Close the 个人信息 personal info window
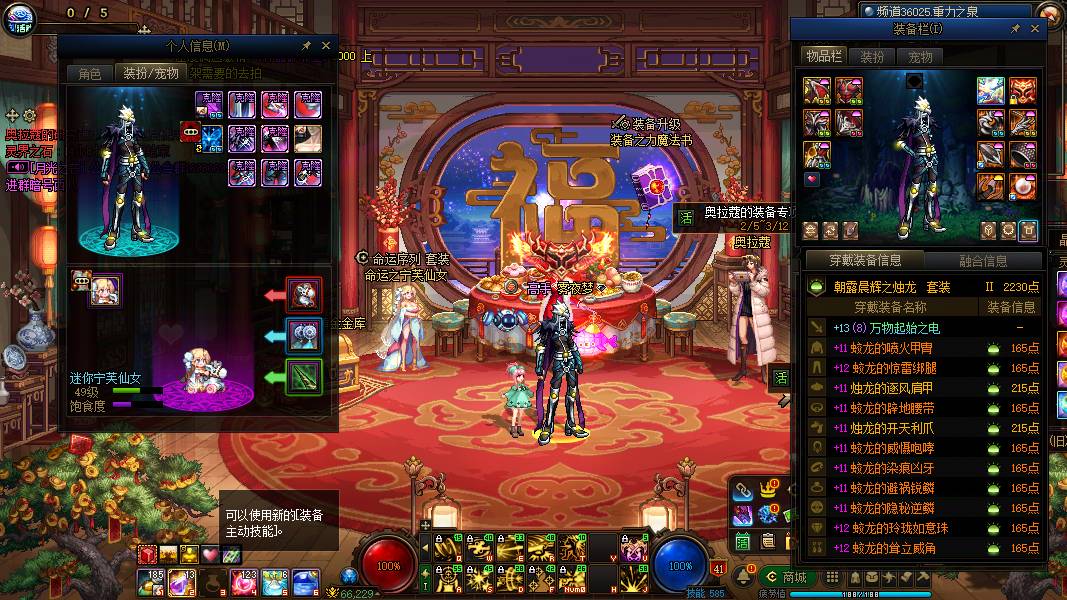Image resolution: width=1067 pixels, height=600 pixels. click(326, 45)
